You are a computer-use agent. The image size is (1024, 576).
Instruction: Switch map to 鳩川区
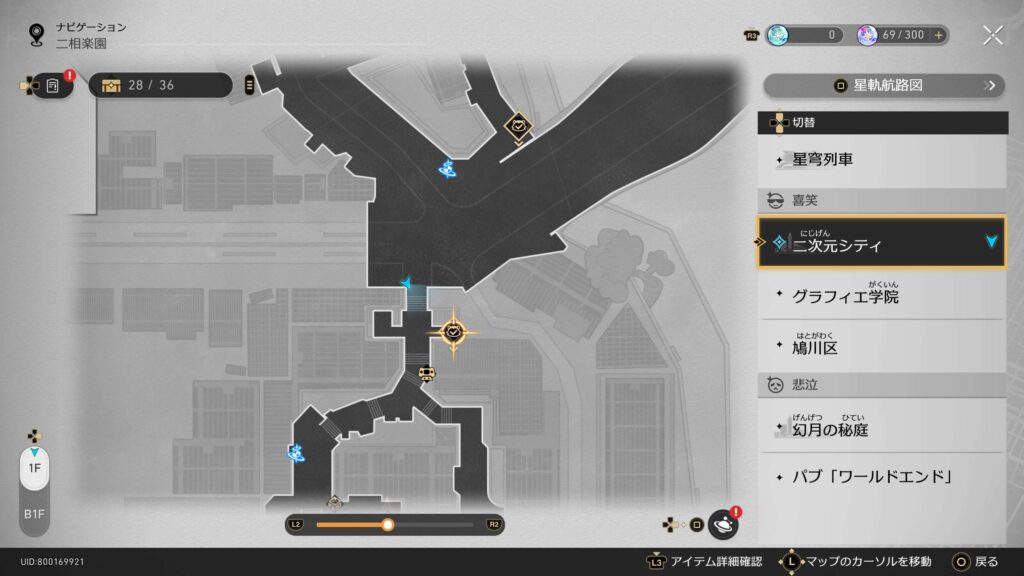(882, 346)
